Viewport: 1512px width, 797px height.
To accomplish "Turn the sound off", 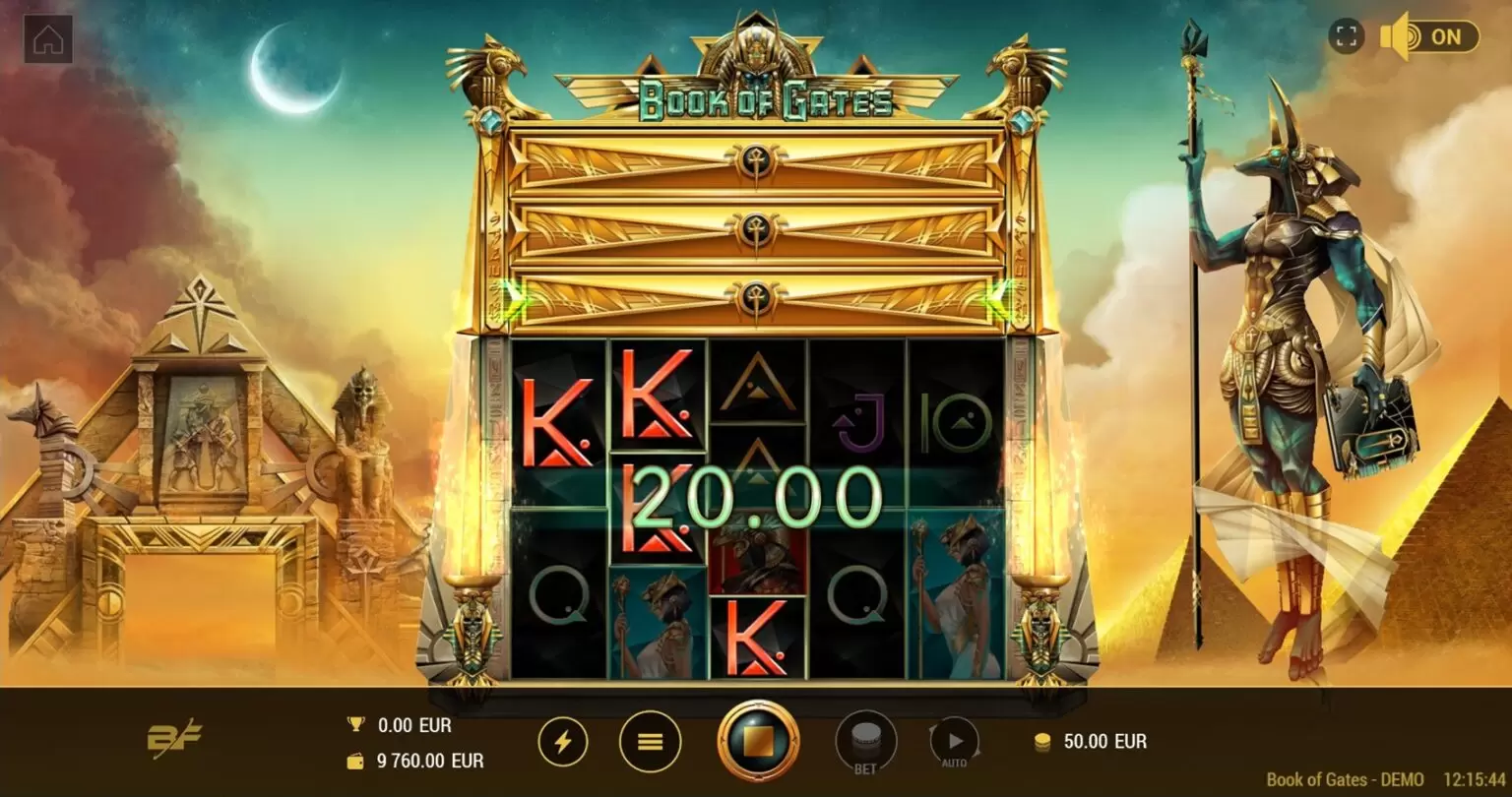I will pos(1430,37).
